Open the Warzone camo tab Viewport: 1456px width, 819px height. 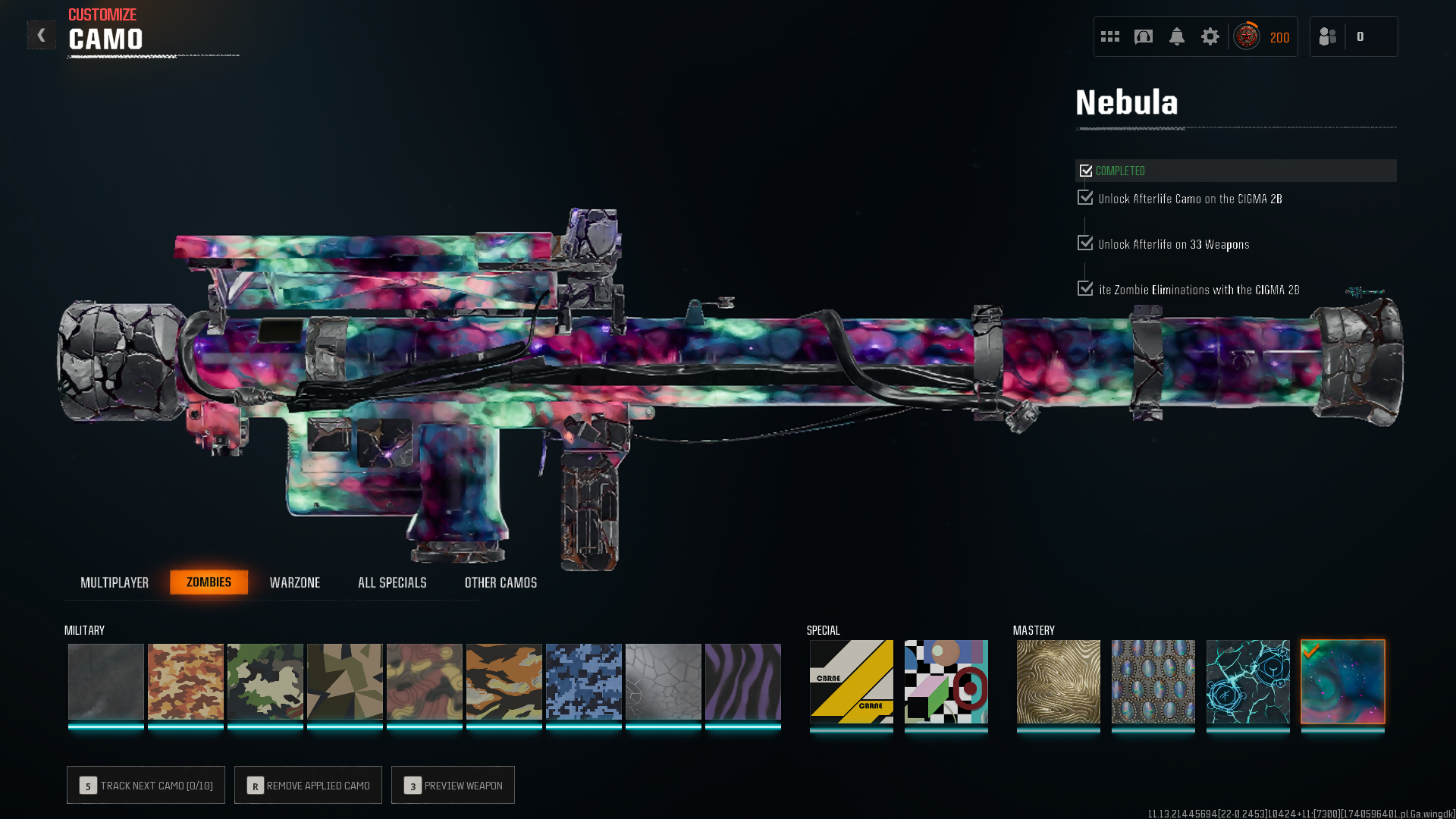[x=295, y=582]
